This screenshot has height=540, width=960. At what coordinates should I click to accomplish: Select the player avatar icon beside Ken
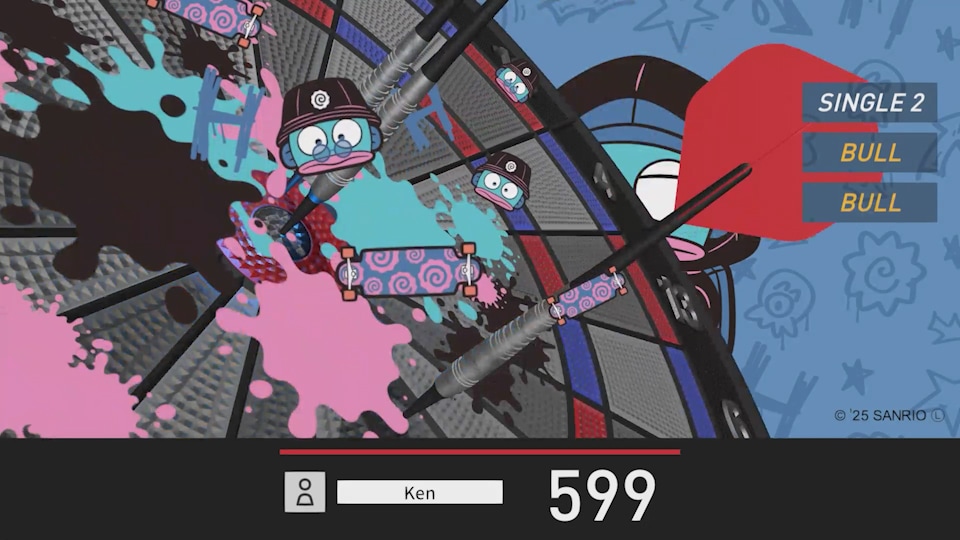click(x=305, y=492)
